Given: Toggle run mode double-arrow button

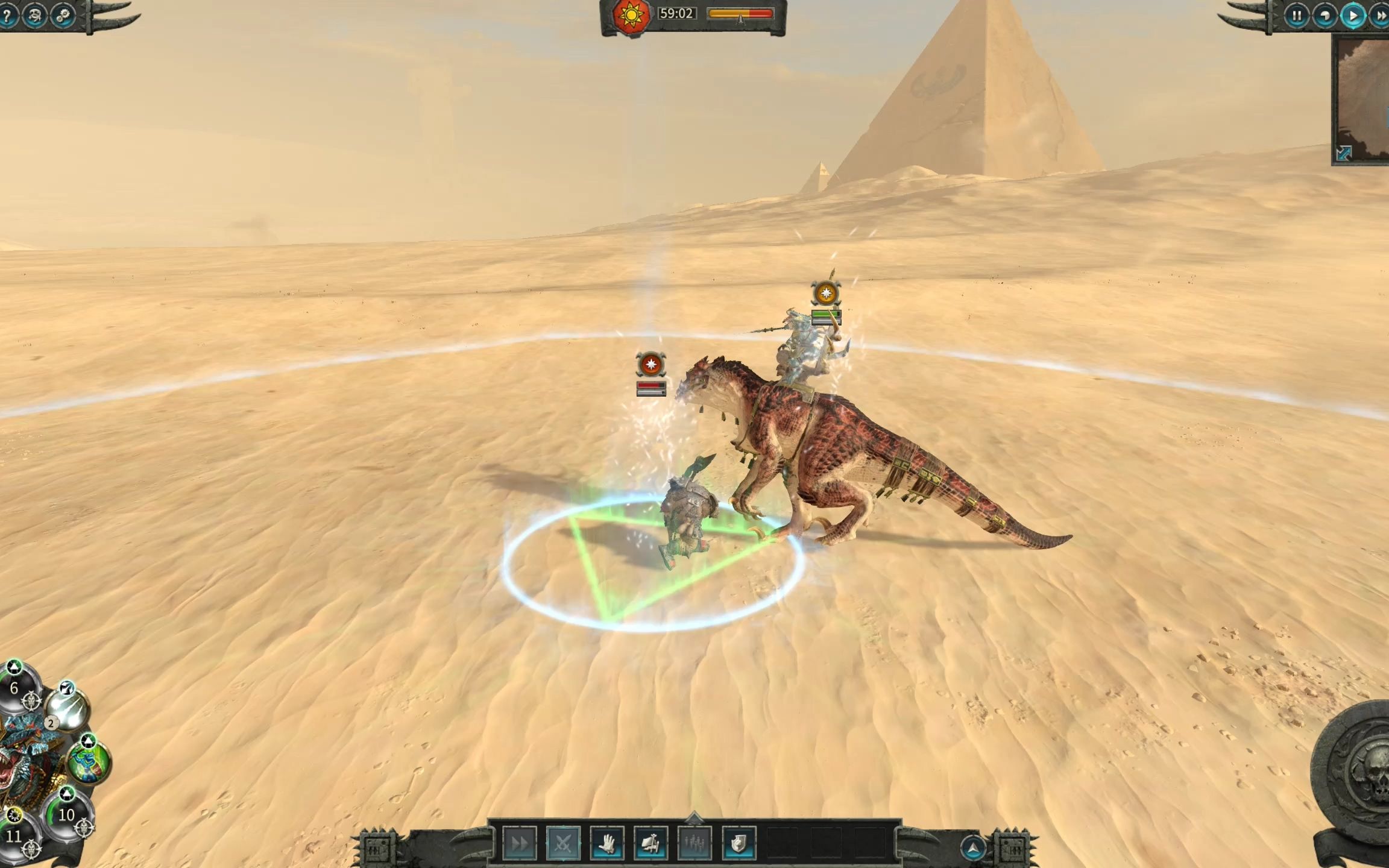Looking at the screenshot, I should [519, 843].
